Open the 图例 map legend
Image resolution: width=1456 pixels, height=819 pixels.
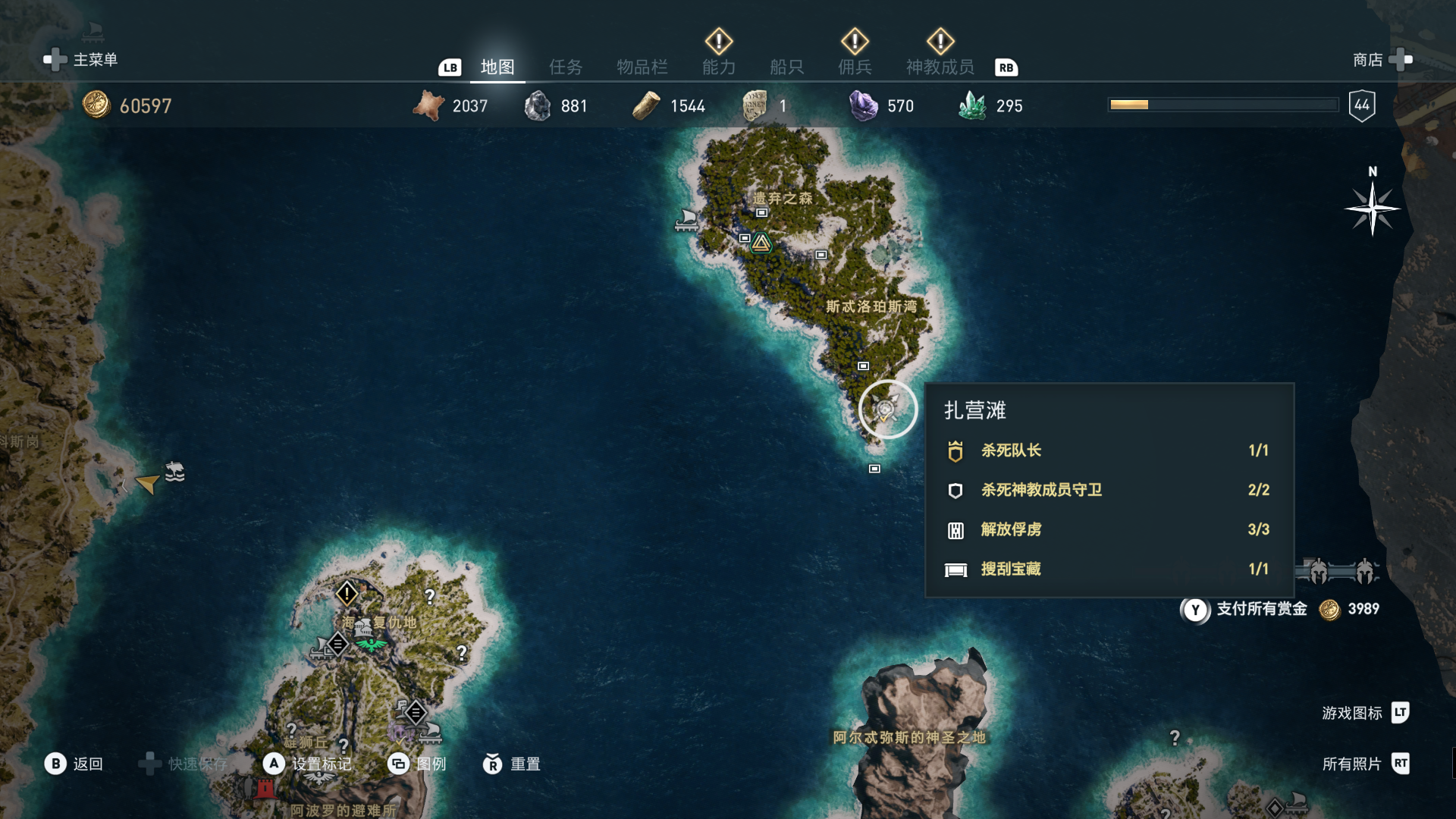[417, 764]
